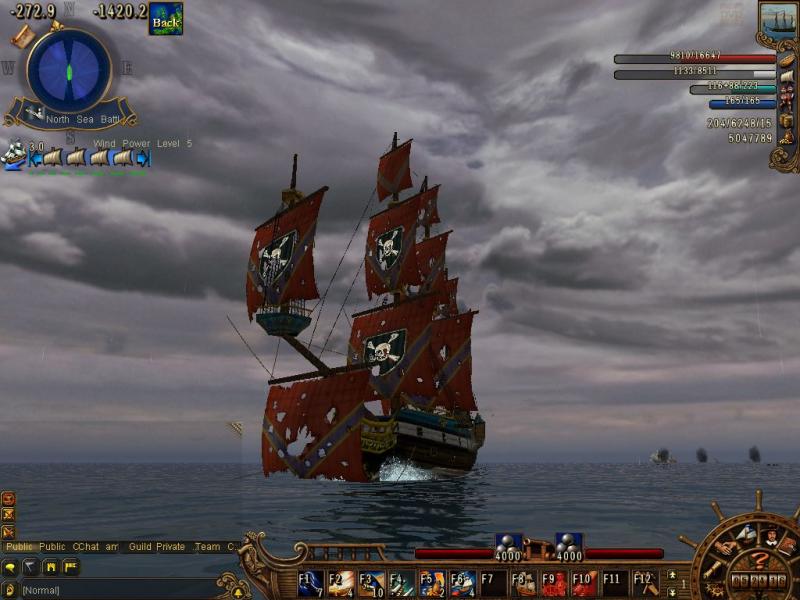Click the Back map button
Image resolution: width=800 pixels, height=600 pixels.
[x=165, y=19]
